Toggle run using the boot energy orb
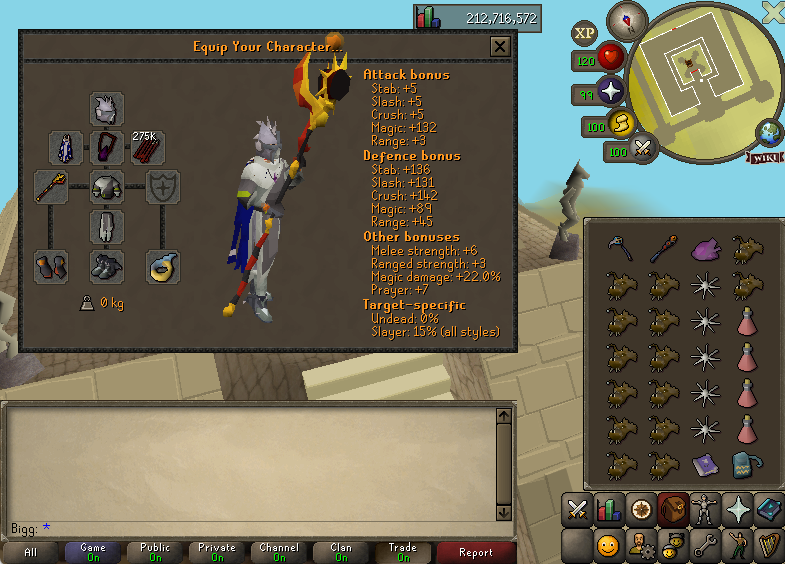This screenshot has width=785, height=564. [620, 123]
